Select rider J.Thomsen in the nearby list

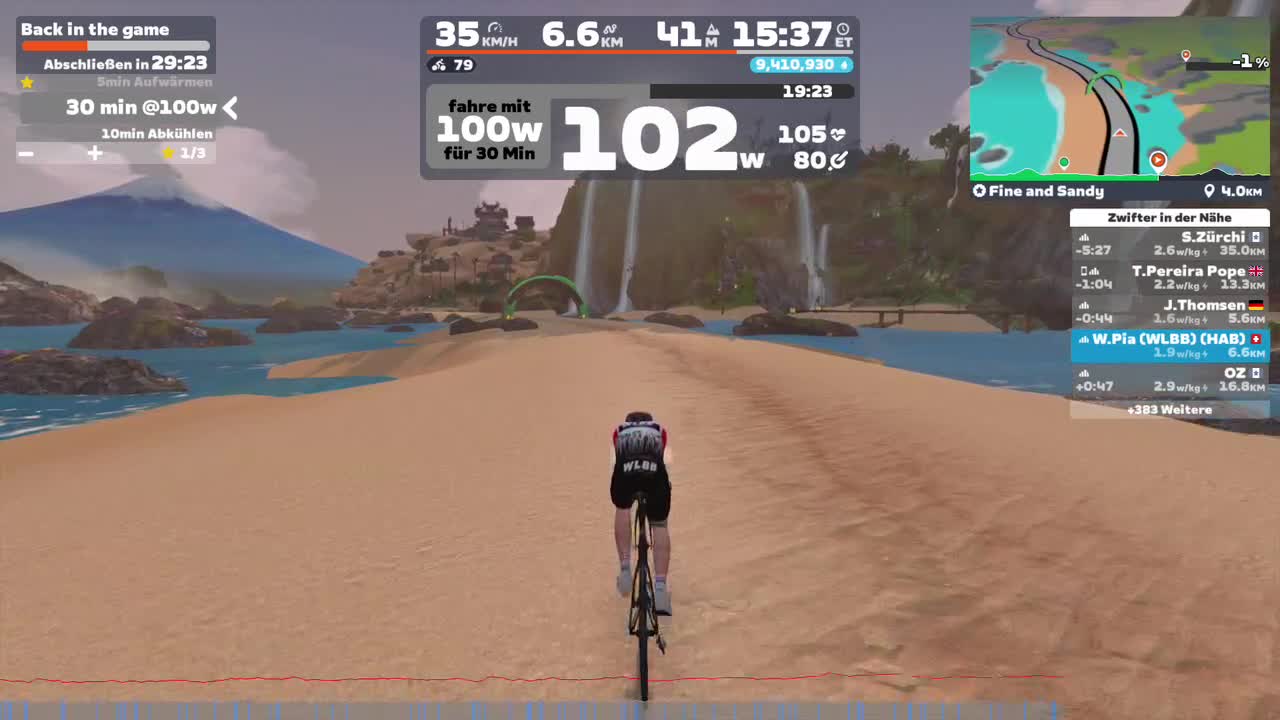(1168, 310)
